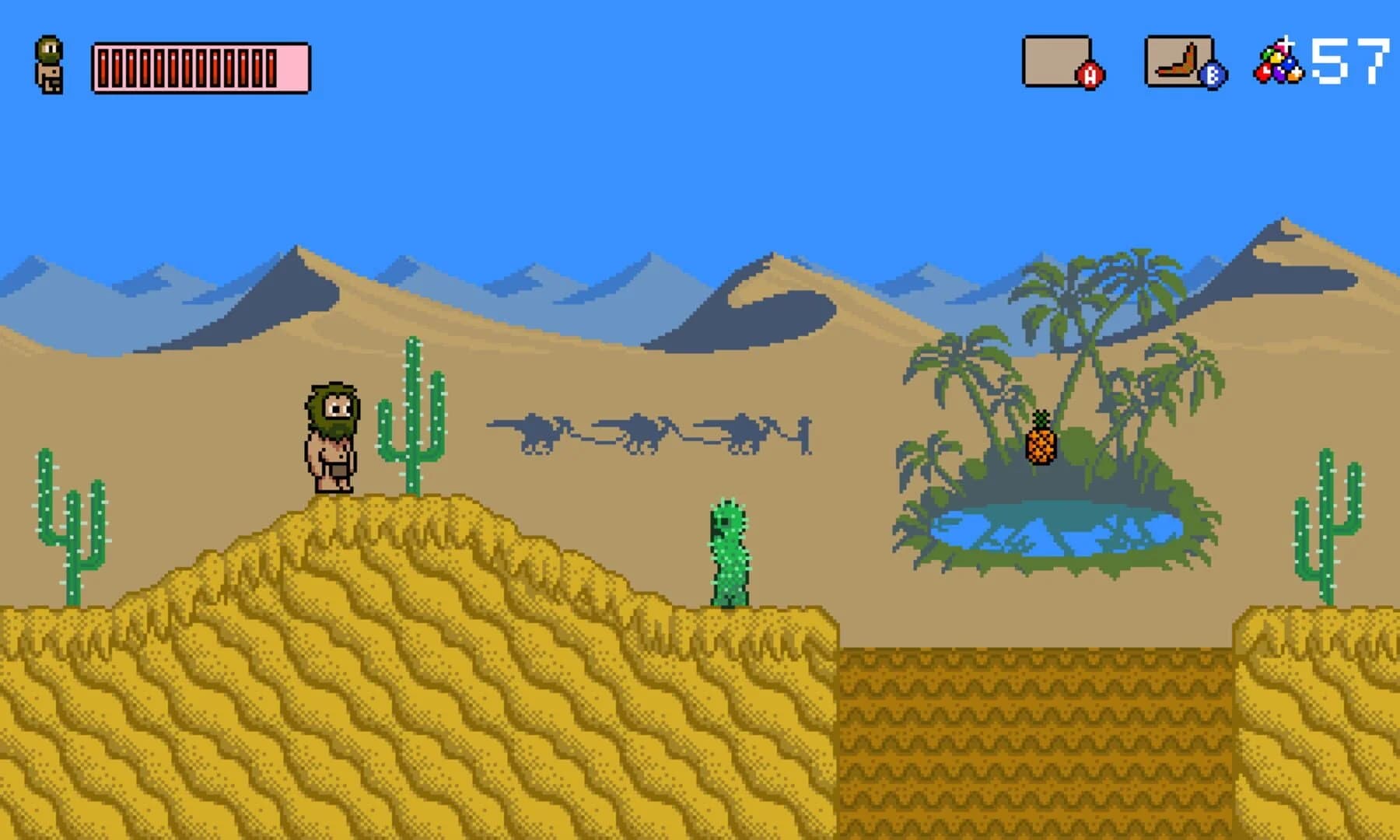This screenshot has height=840, width=1400.
Task: Click the pink empty portion of the health bar
Action: pyautogui.click(x=293, y=68)
